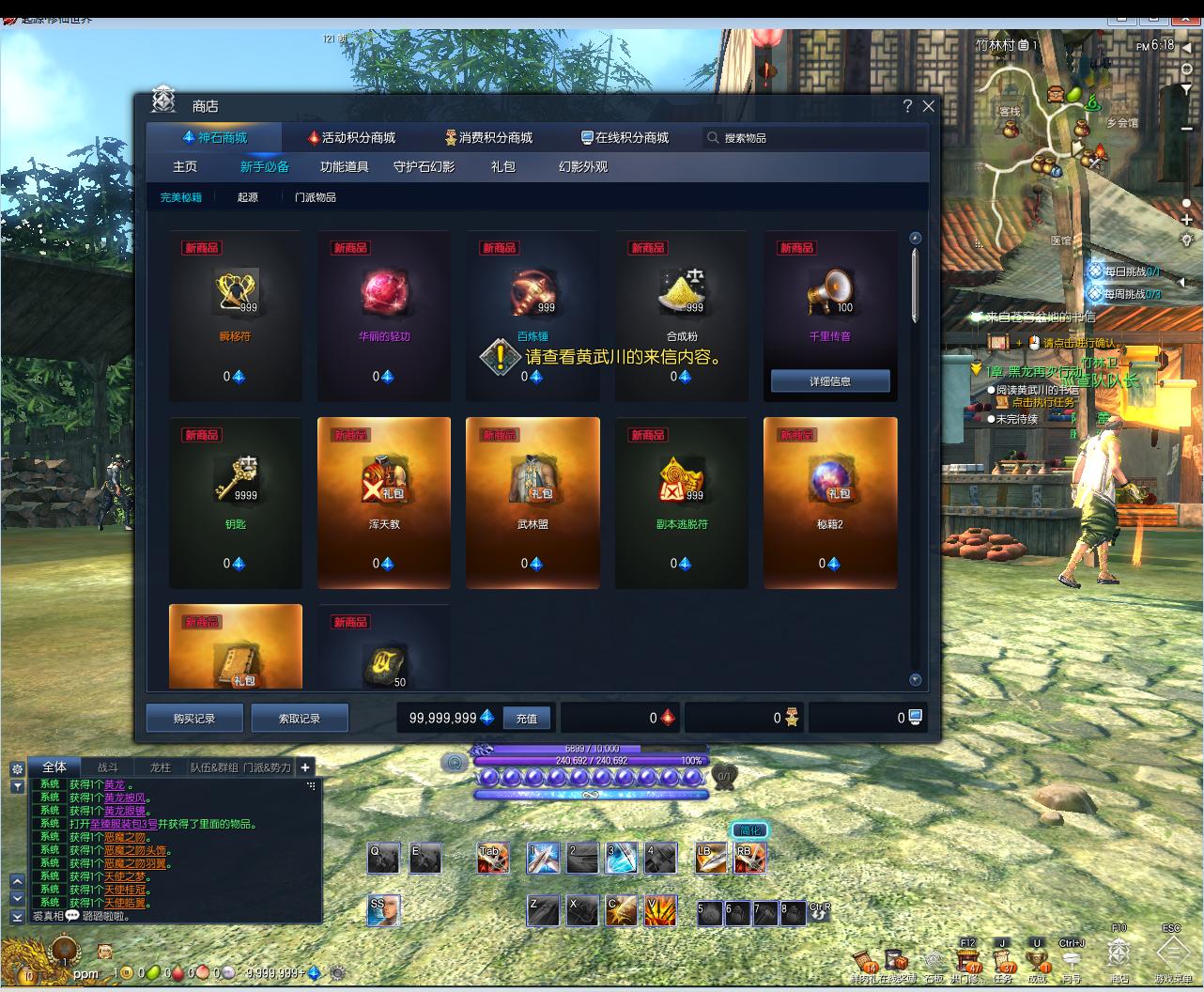Open the 门派物品 sub-category
Image resolution: width=1204 pixels, height=992 pixels.
[x=315, y=197]
